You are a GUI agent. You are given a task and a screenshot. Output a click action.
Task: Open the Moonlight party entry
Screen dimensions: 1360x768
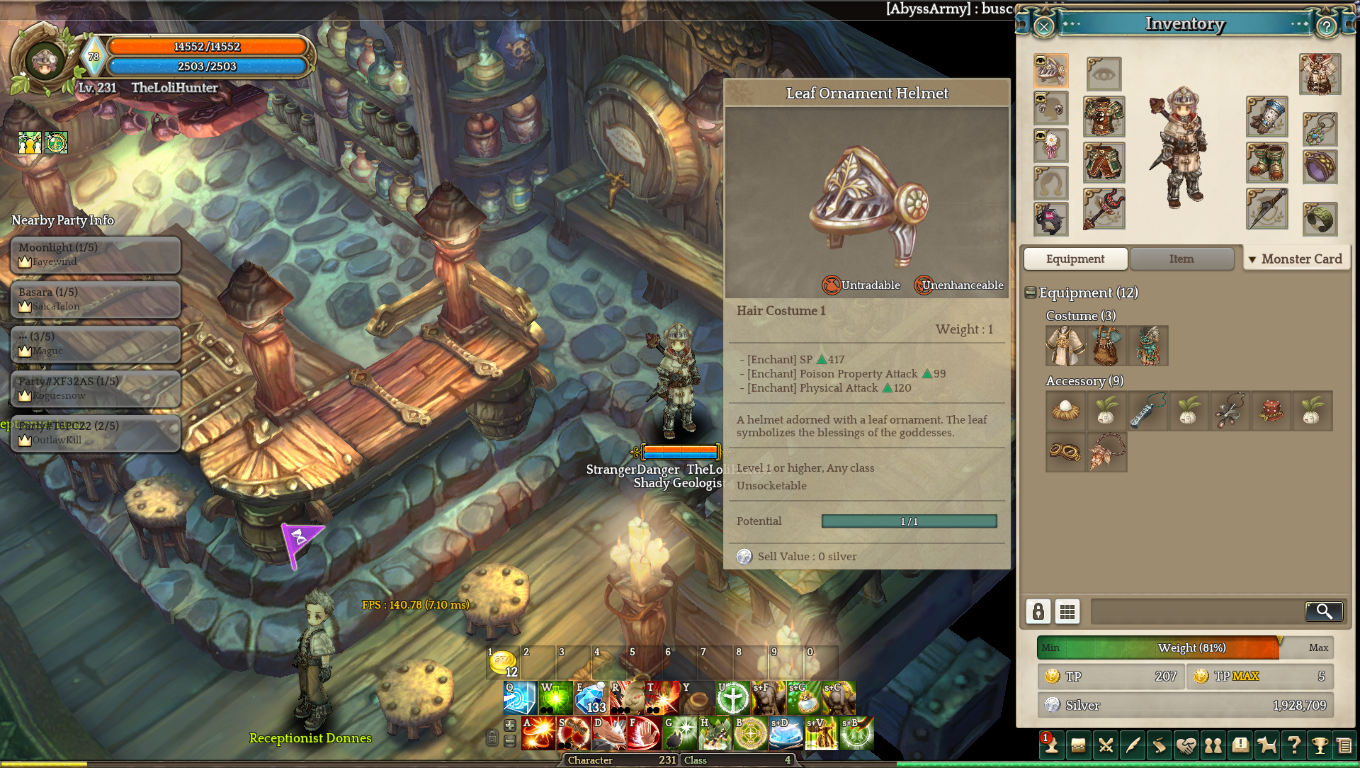click(x=96, y=254)
